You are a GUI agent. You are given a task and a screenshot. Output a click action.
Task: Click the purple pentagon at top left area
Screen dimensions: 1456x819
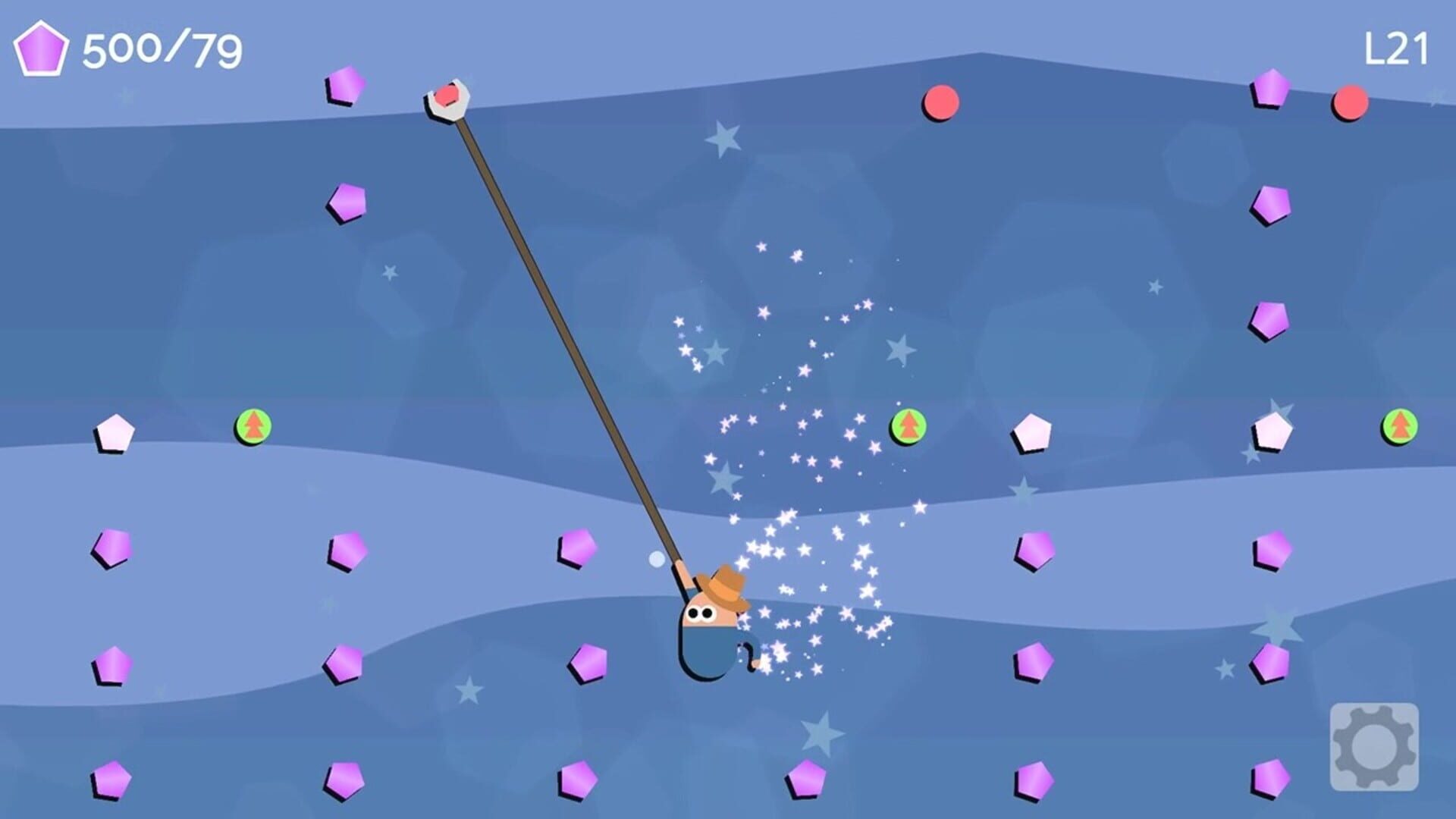click(x=345, y=86)
